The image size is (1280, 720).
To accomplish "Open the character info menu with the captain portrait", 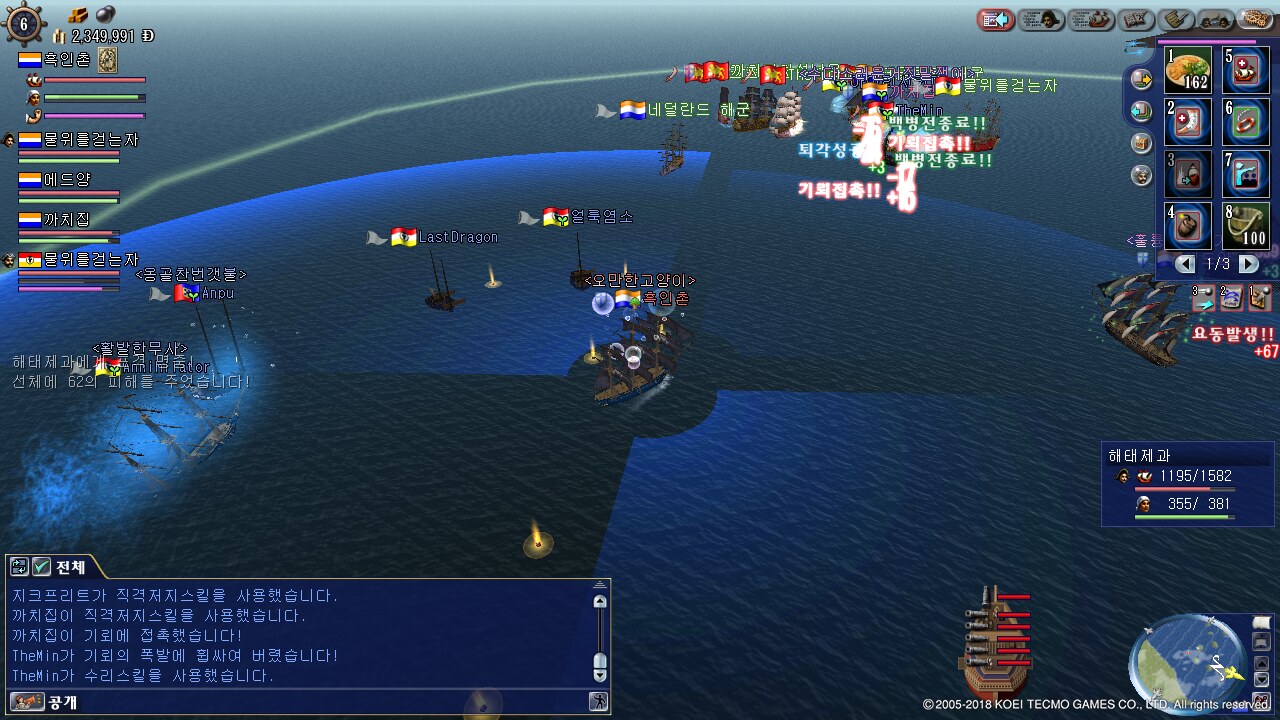I will [x=1040, y=19].
